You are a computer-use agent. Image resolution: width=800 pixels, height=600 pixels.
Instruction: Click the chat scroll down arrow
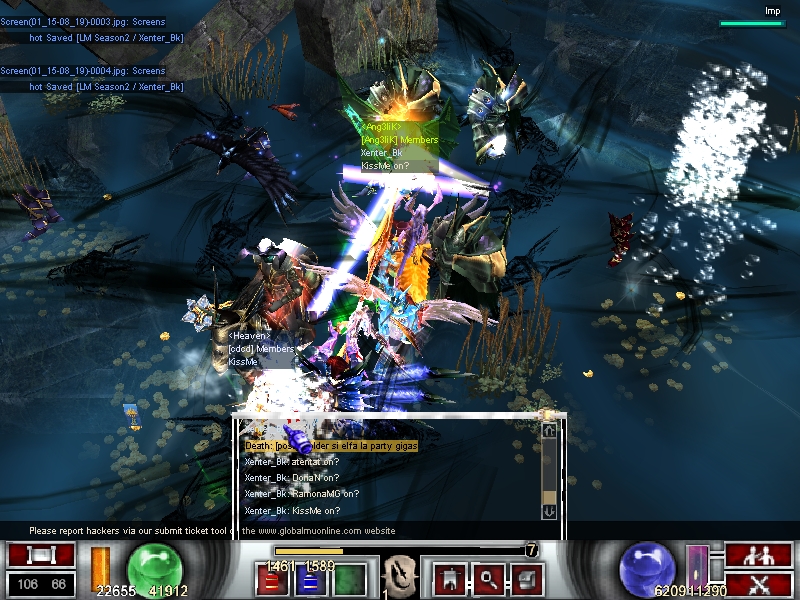point(548,511)
